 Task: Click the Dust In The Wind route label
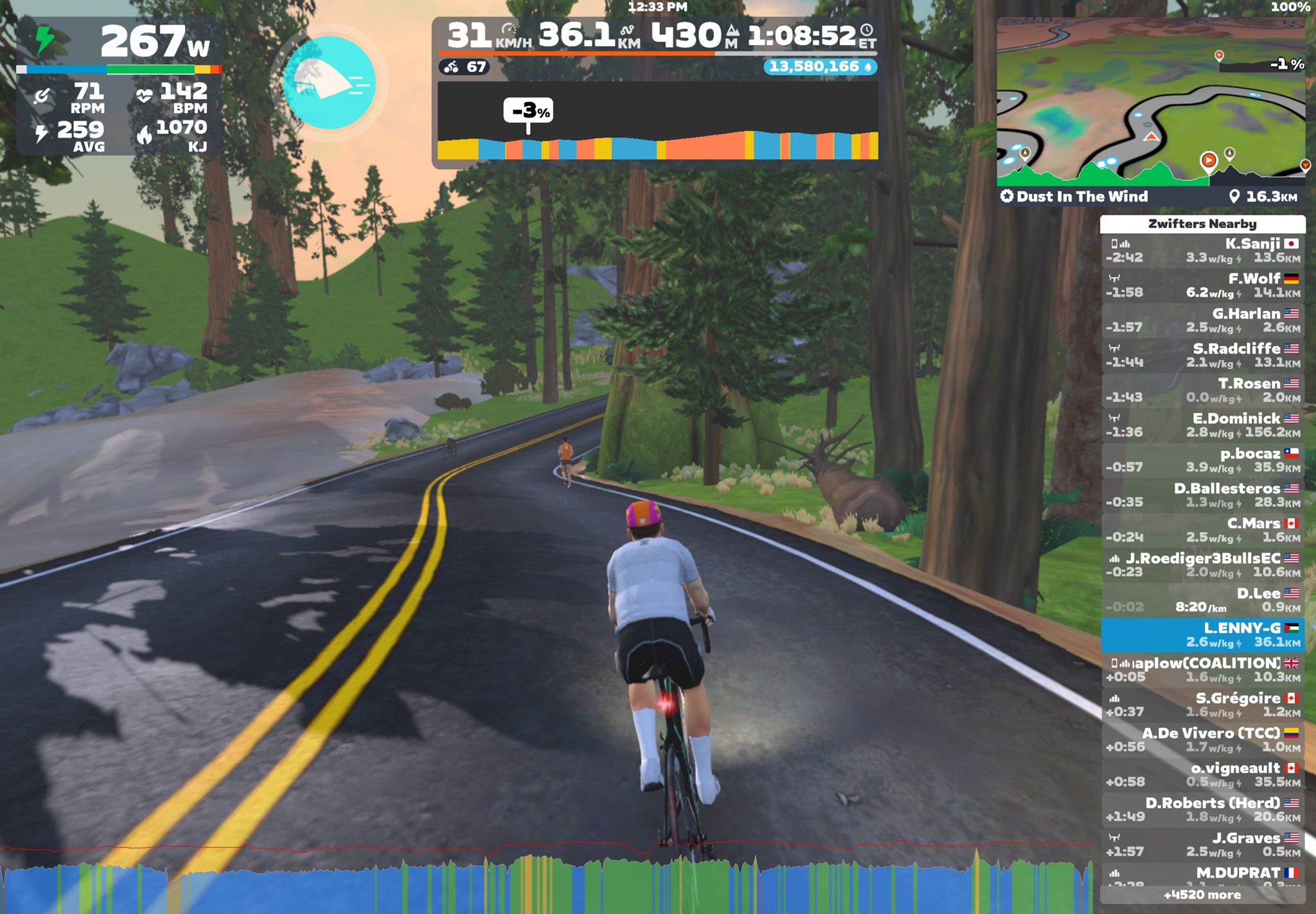[1082, 197]
